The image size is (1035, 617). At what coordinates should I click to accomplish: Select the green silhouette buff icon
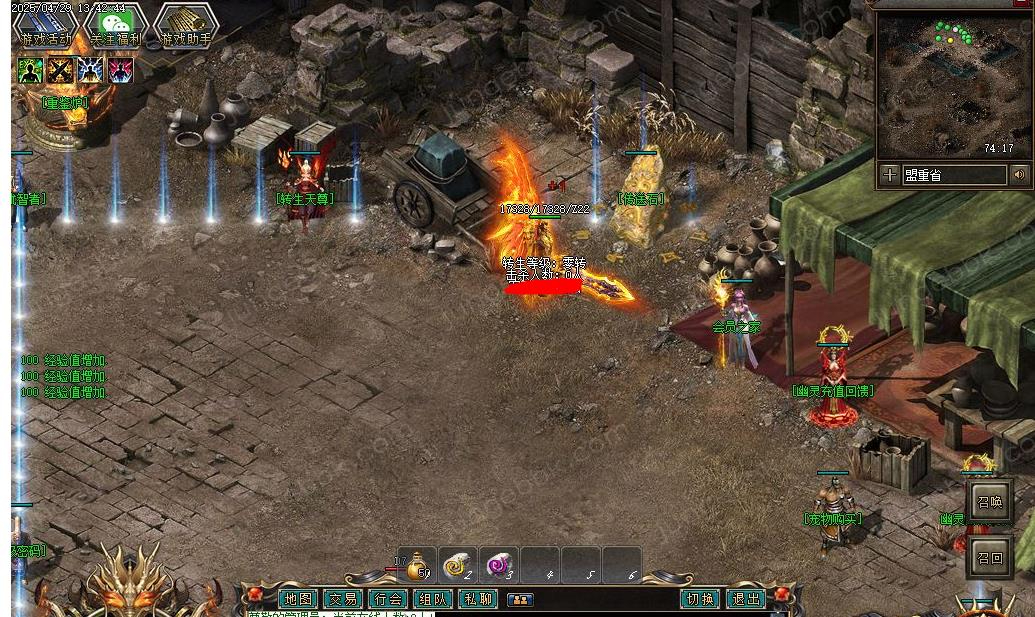pyautogui.click(x=30, y=71)
